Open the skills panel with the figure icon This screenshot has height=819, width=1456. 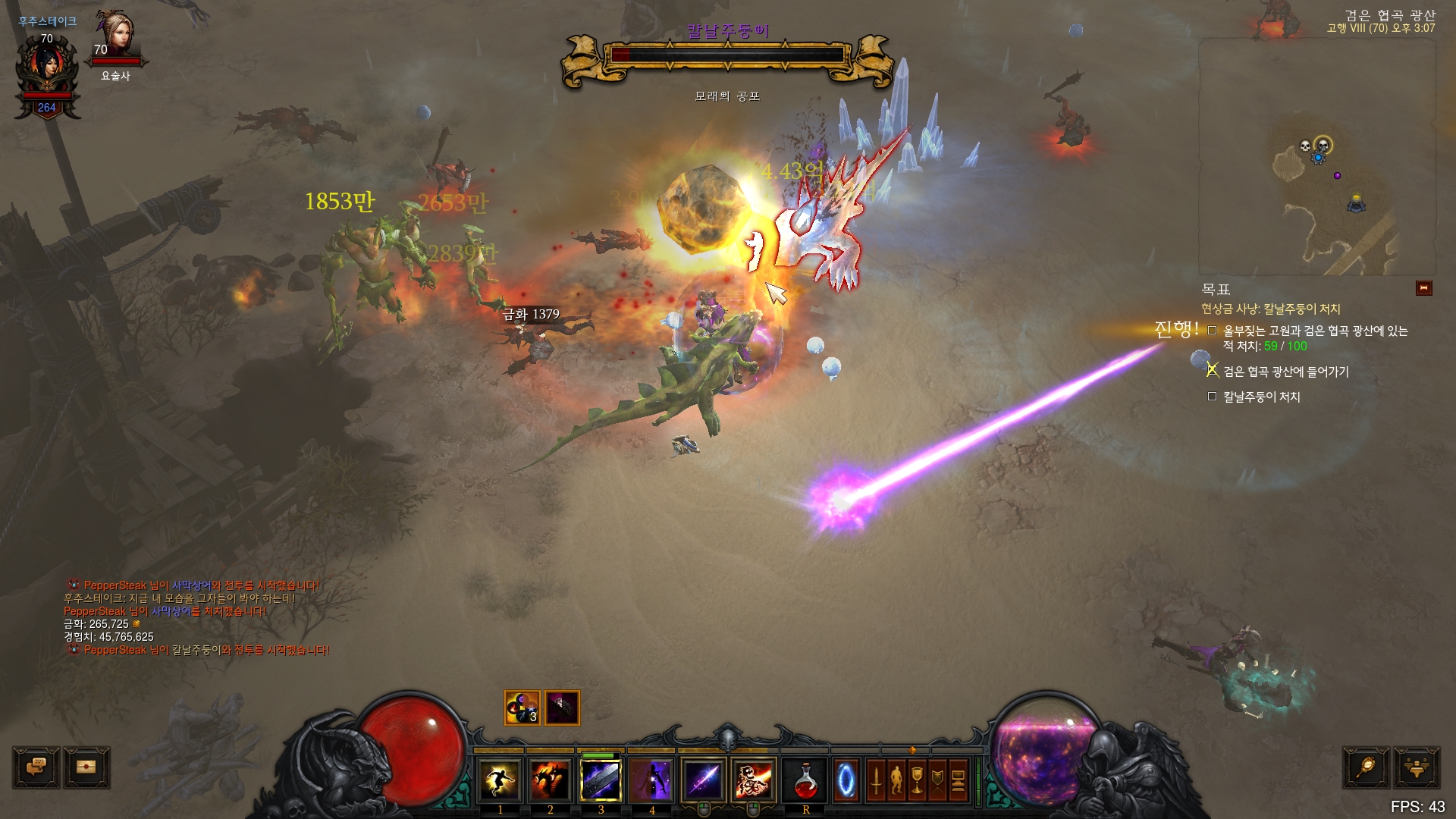[x=896, y=781]
